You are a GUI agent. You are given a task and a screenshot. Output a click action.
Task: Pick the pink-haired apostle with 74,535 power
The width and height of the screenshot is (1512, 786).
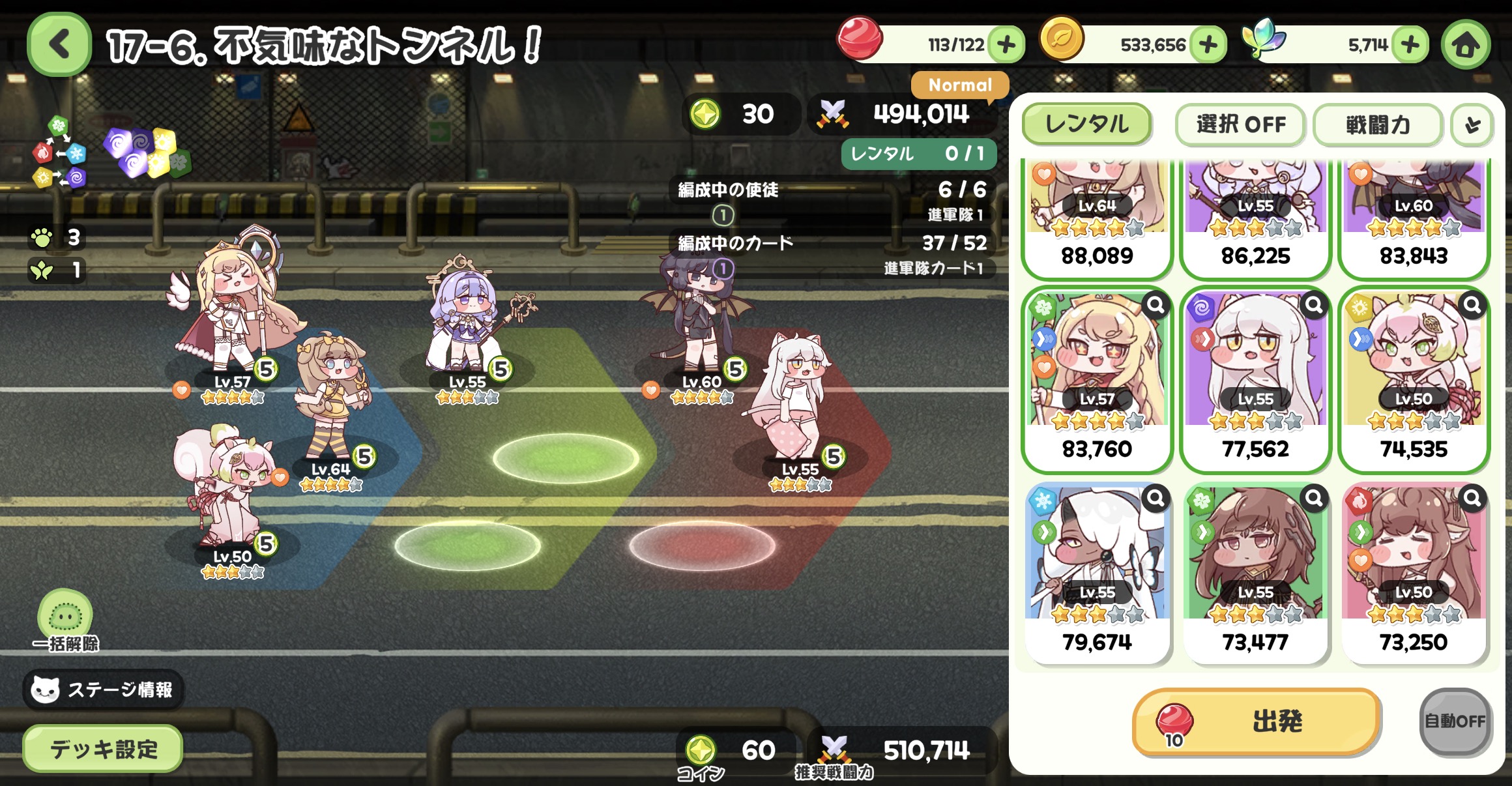pyautogui.click(x=1414, y=379)
